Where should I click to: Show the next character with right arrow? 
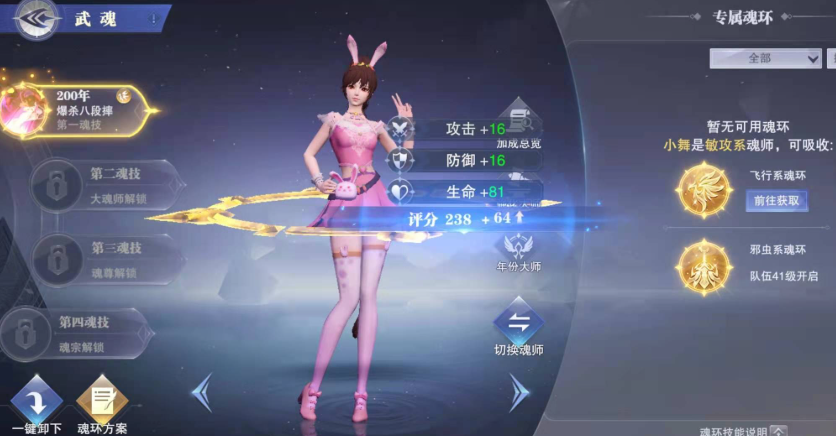click(x=518, y=392)
